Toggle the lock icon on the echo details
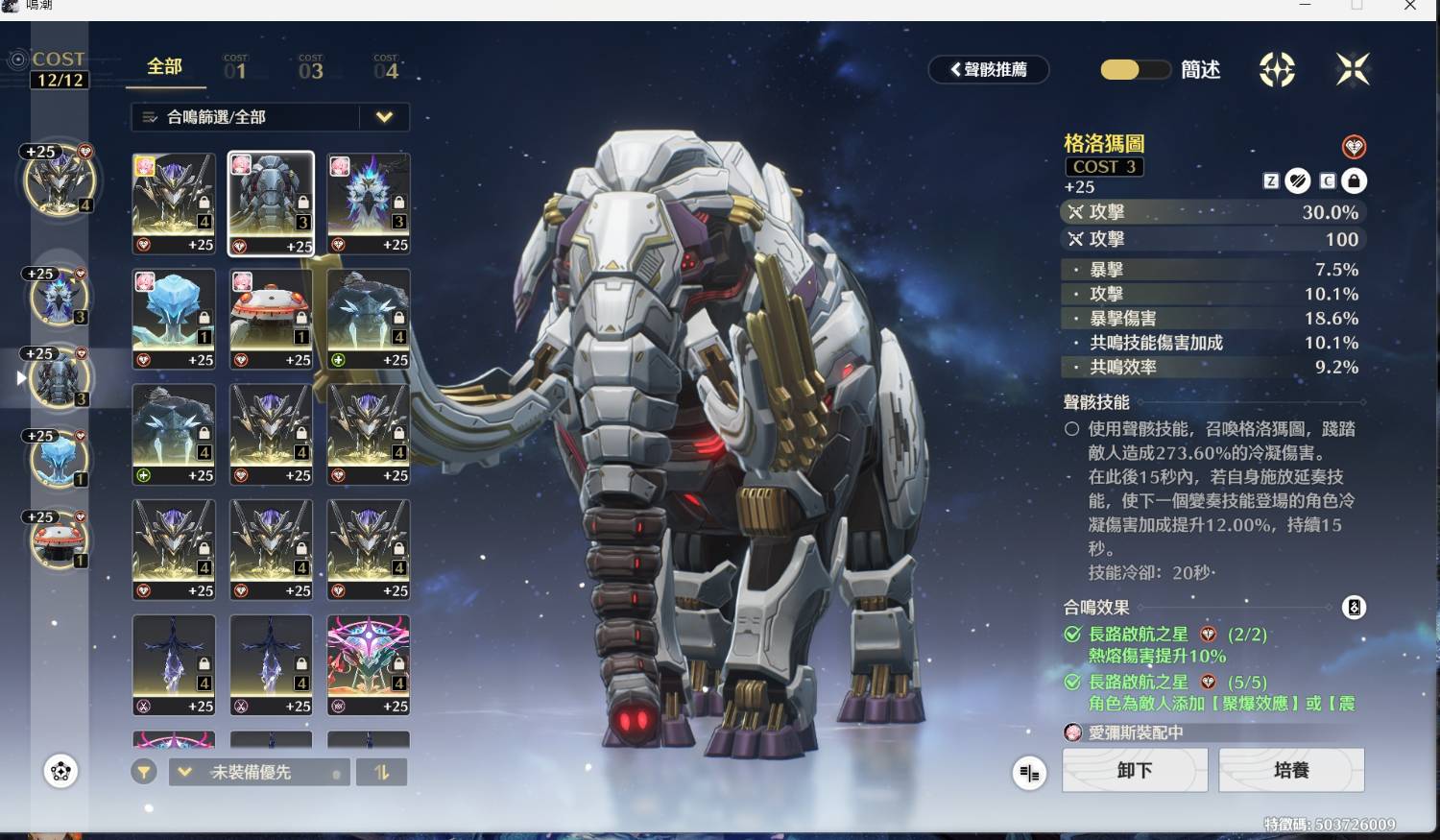 pyautogui.click(x=1354, y=180)
